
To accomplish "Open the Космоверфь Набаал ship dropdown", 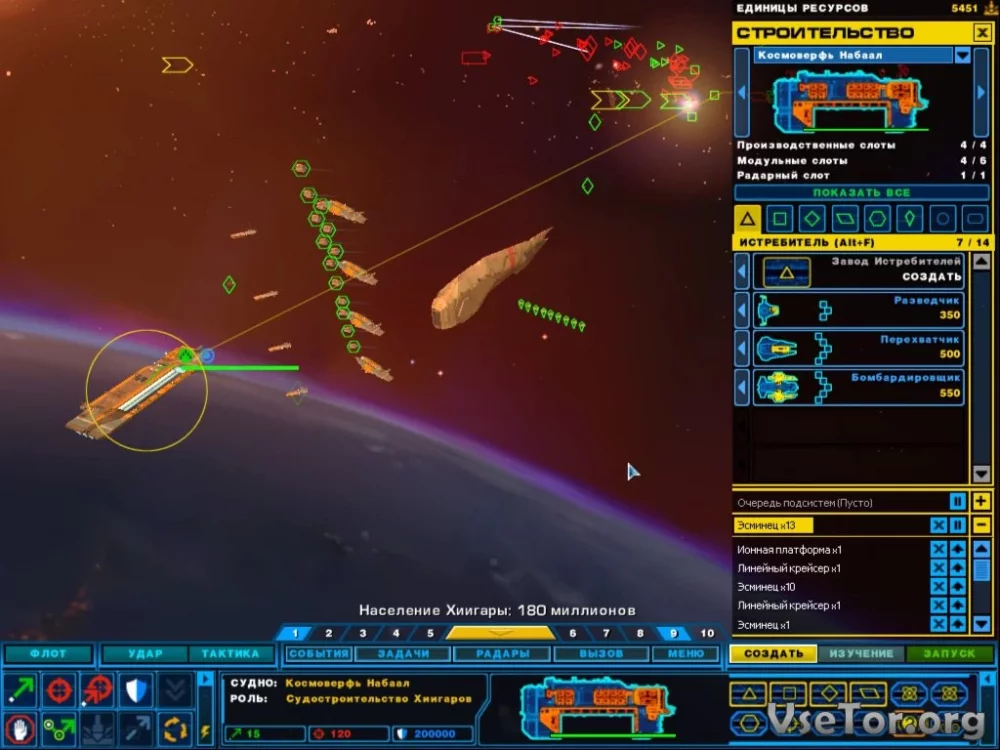I will click(962, 56).
